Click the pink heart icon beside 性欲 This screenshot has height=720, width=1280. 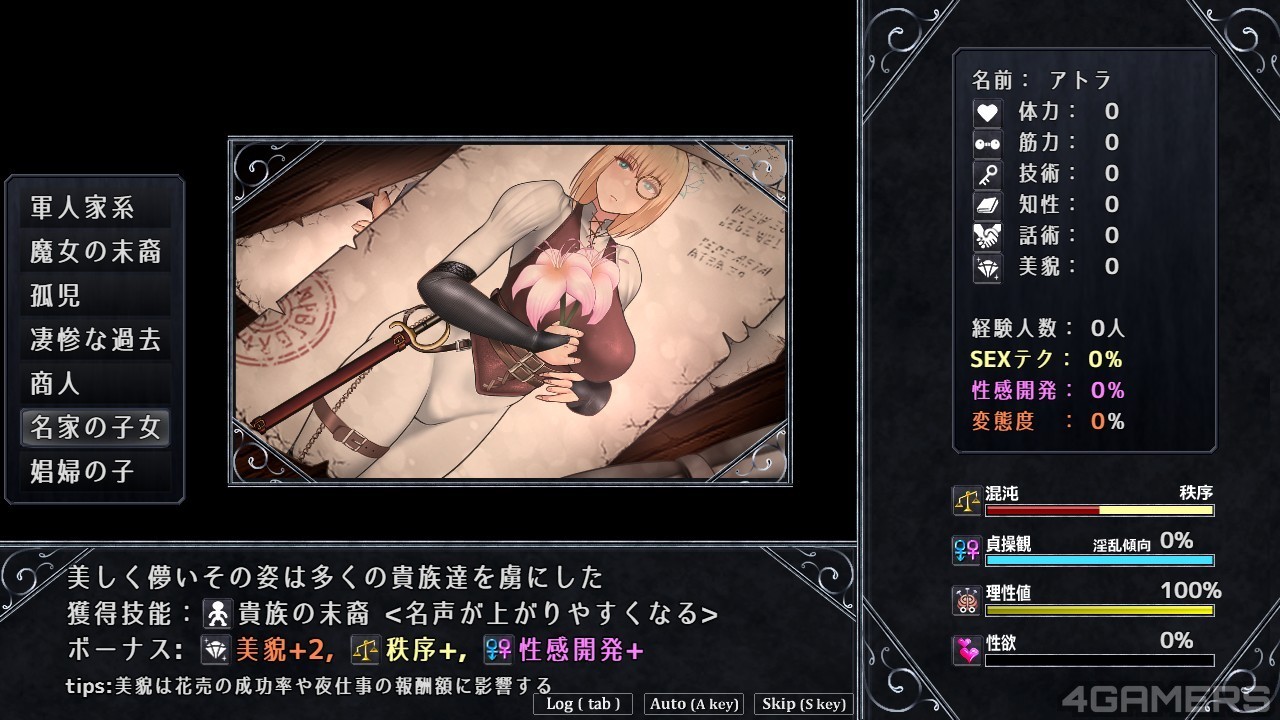click(x=965, y=649)
